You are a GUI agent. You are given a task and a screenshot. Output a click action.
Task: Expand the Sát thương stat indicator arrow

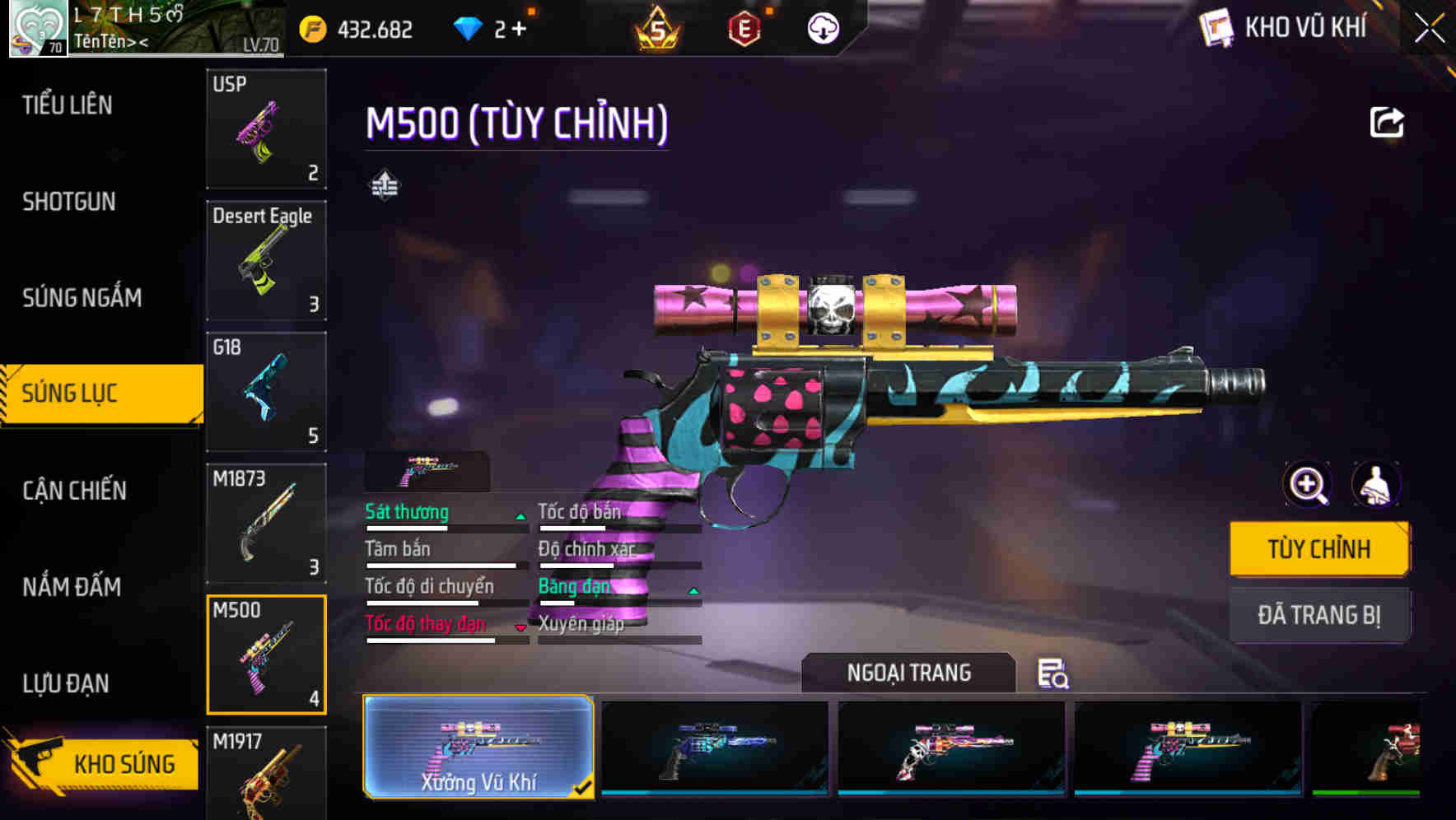coord(519,517)
